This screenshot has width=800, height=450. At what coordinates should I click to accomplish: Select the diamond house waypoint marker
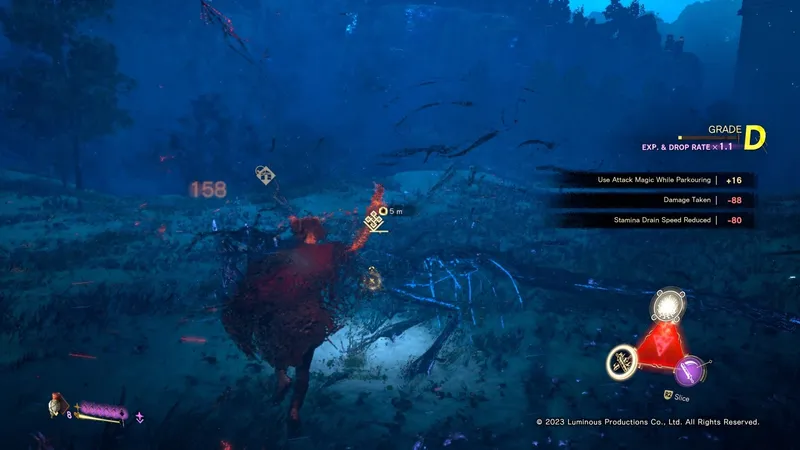coord(265,176)
